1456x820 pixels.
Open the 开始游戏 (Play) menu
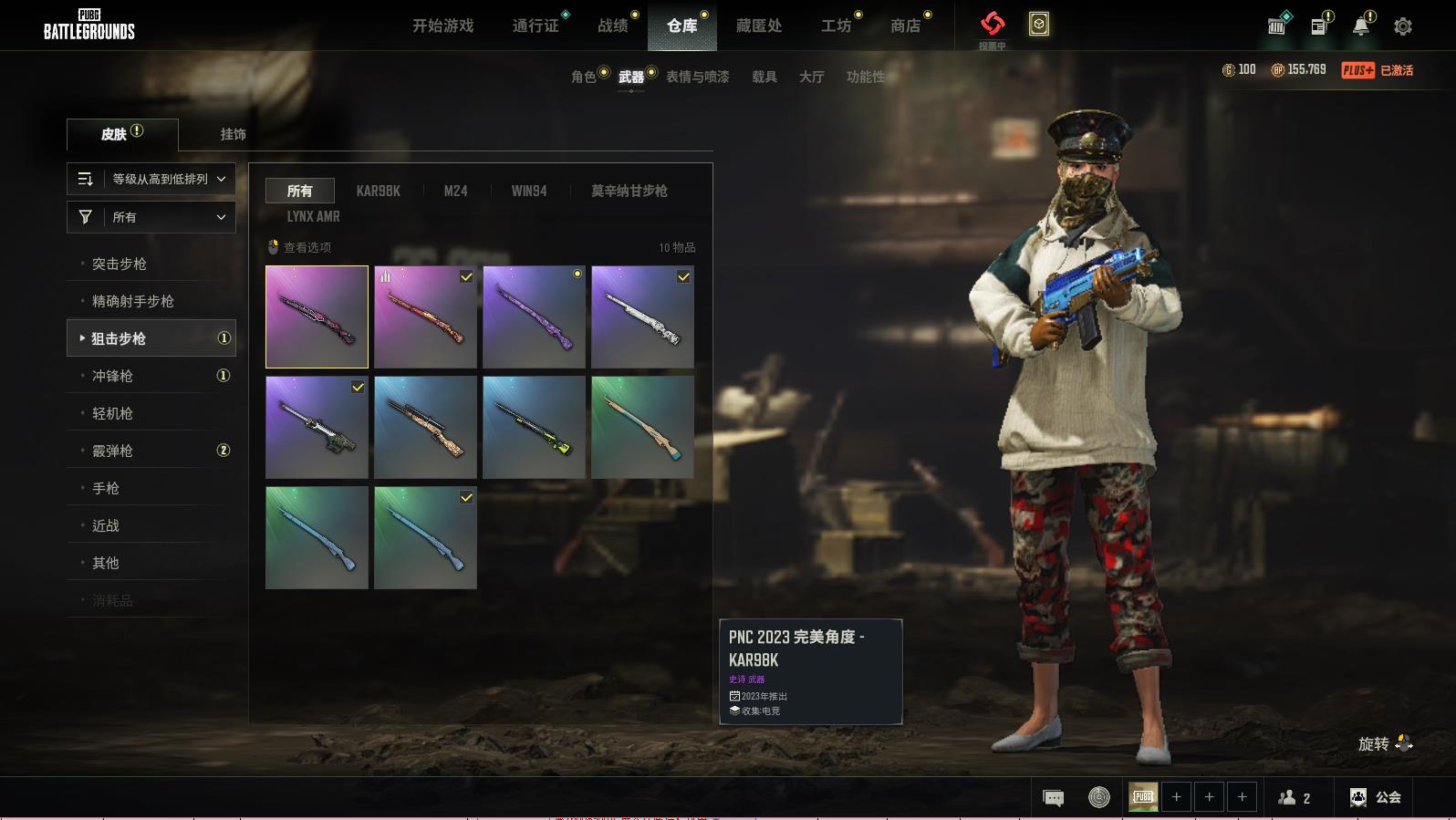tap(442, 26)
